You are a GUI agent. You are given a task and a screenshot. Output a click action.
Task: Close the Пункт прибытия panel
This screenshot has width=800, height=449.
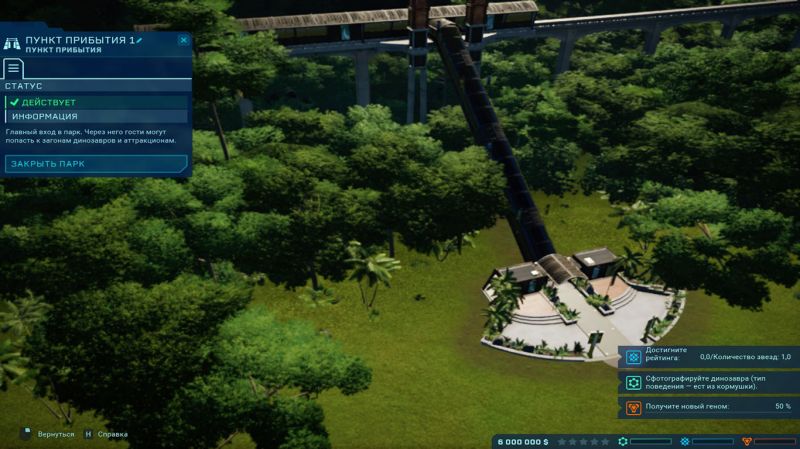click(183, 40)
